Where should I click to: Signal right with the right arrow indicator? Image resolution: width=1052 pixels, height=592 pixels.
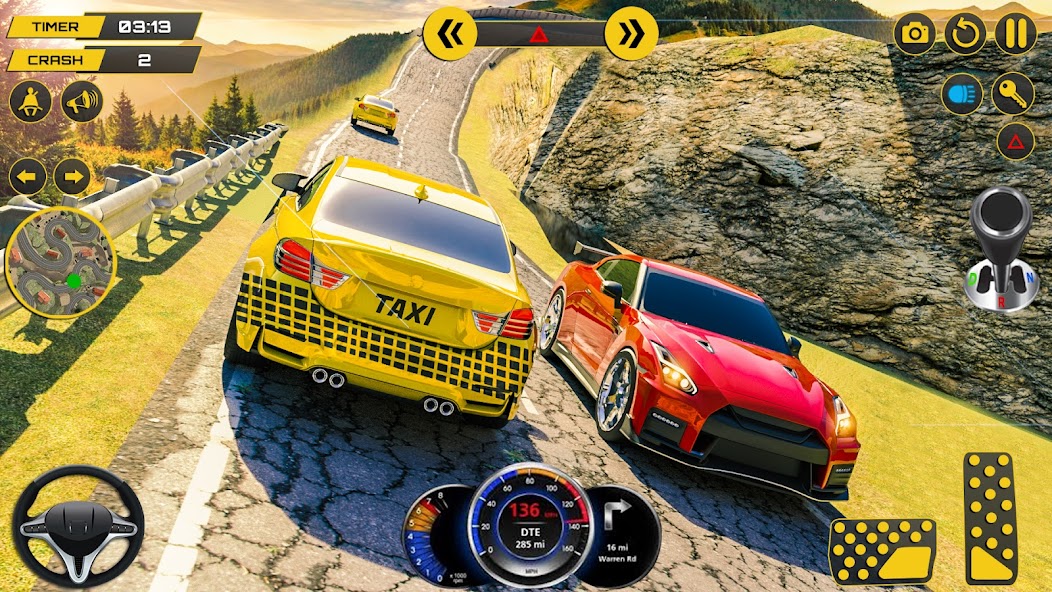(x=72, y=177)
